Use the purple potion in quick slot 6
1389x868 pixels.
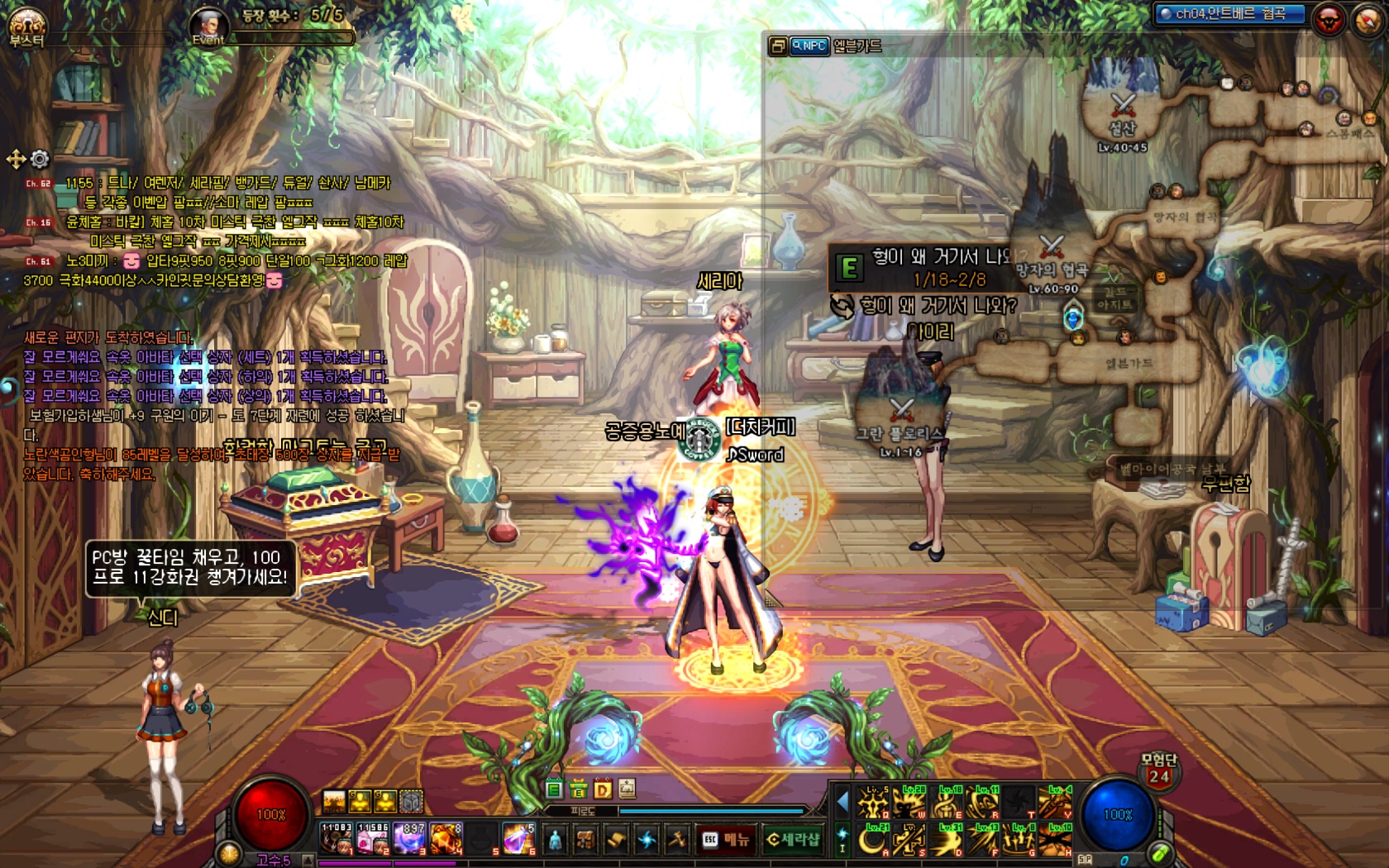point(518,838)
